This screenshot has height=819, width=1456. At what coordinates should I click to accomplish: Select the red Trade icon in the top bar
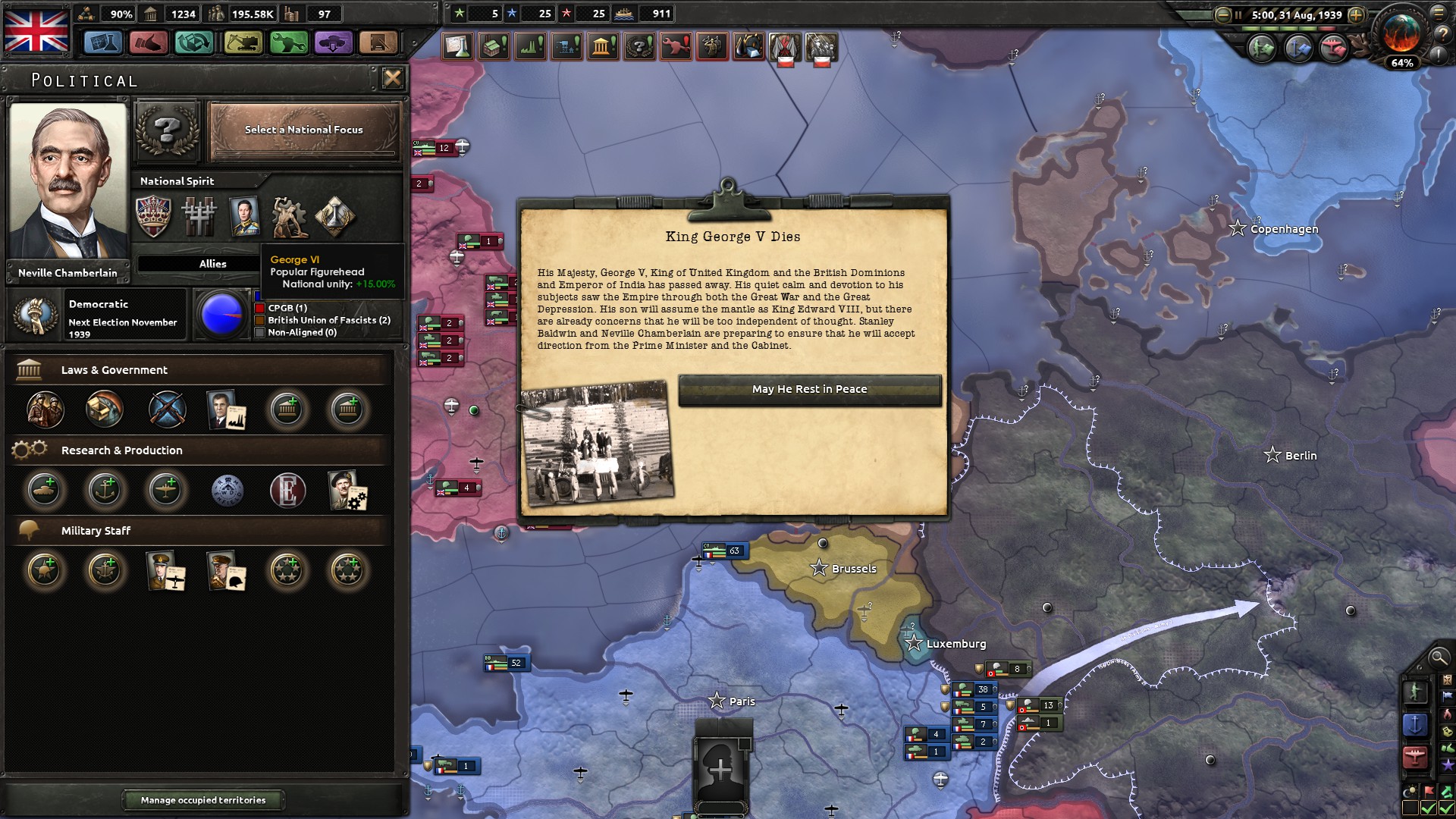pyautogui.click(x=149, y=43)
